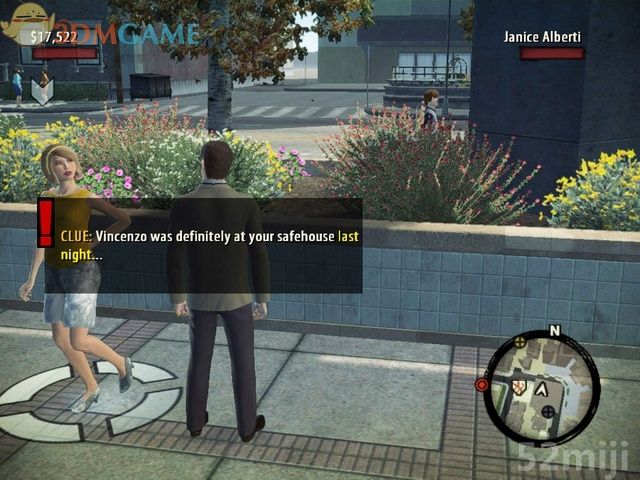Image resolution: width=640 pixels, height=480 pixels.
Task: Click the red exclamation clue icon
Action: coord(45,221)
